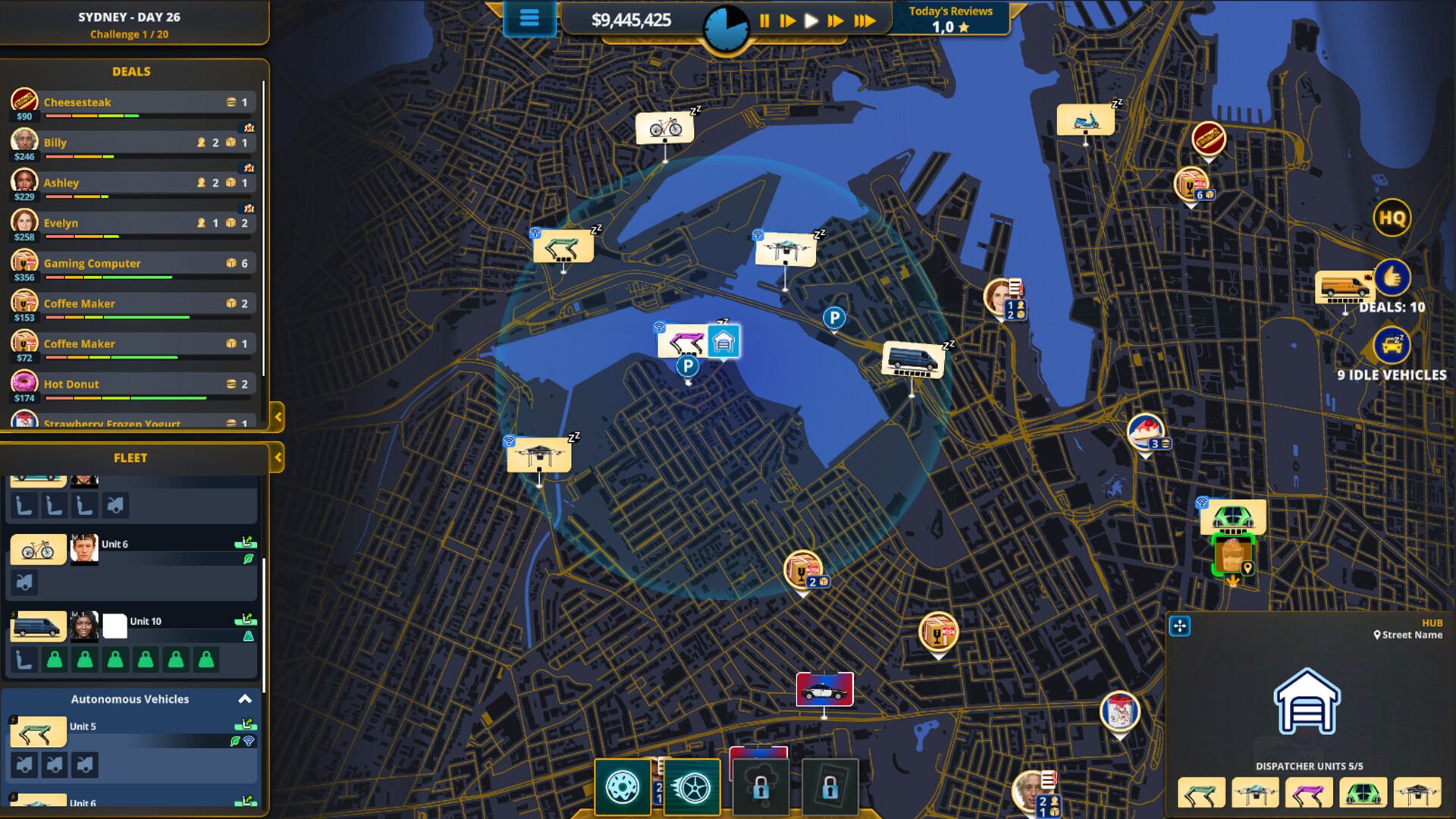The image size is (1456, 819).
Task: Select the fastest game speed arrows
Action: (x=864, y=20)
